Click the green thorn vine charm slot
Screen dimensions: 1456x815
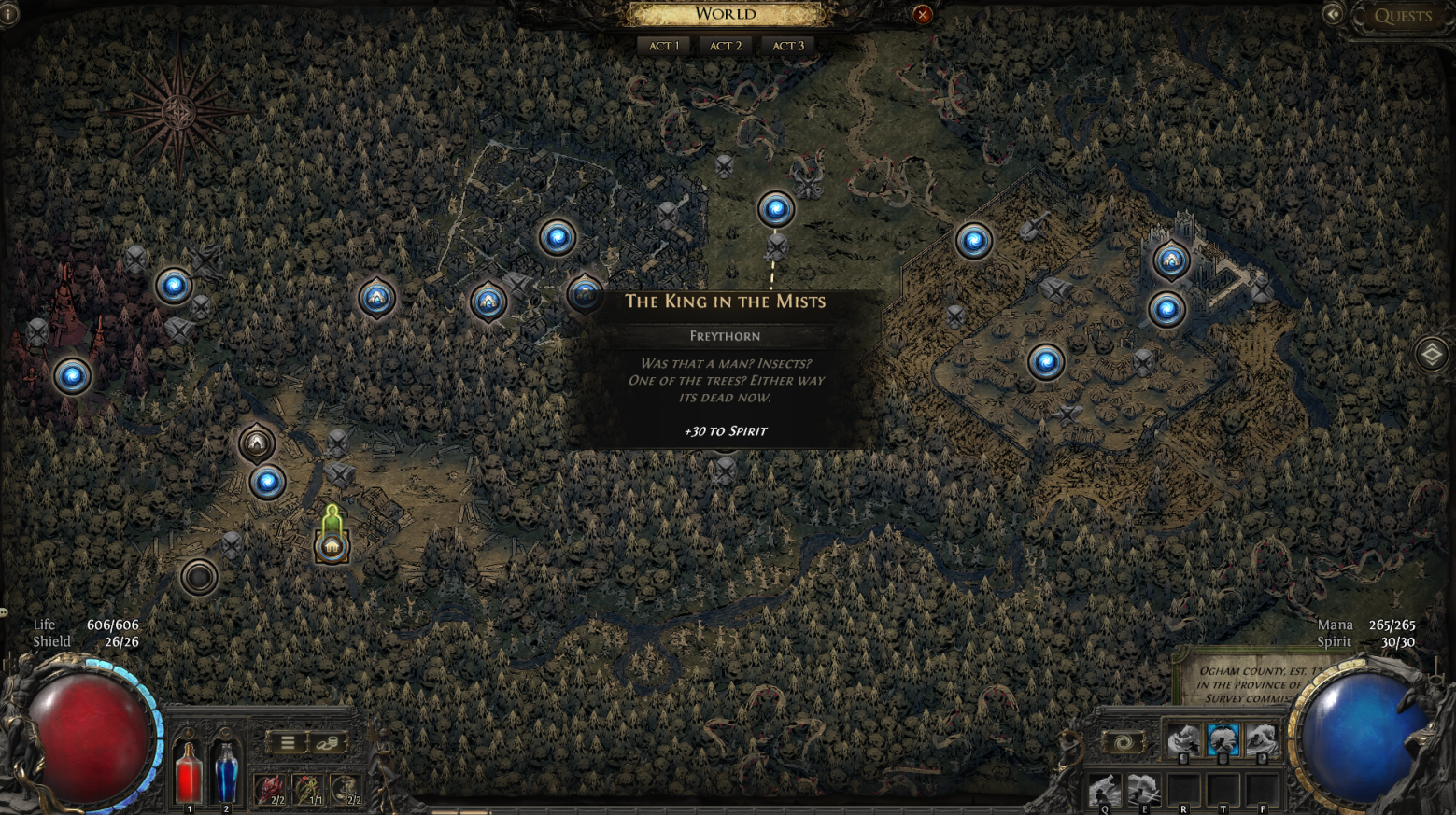pyautogui.click(x=307, y=790)
